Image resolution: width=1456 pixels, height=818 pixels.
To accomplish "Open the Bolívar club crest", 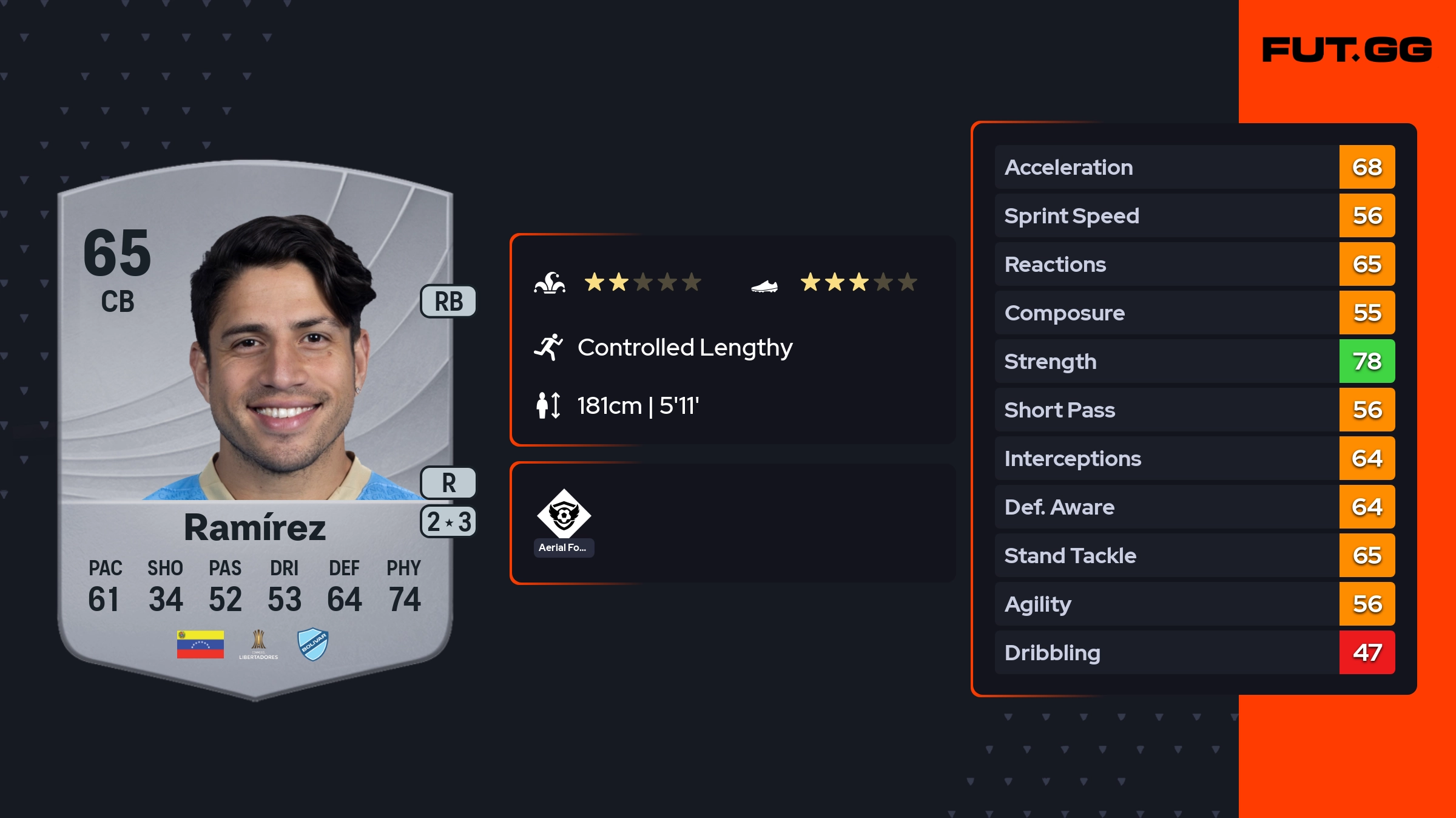I will 313,644.
